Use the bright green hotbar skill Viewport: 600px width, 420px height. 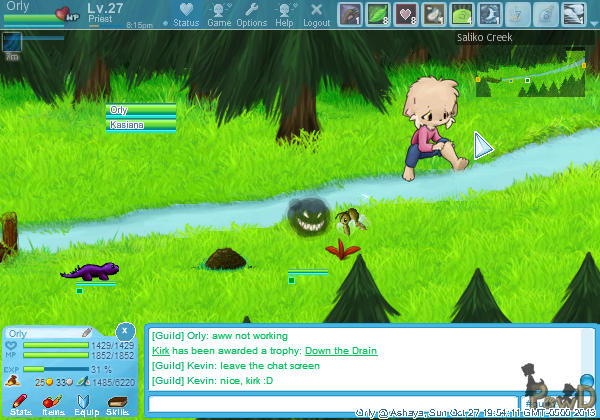point(462,14)
